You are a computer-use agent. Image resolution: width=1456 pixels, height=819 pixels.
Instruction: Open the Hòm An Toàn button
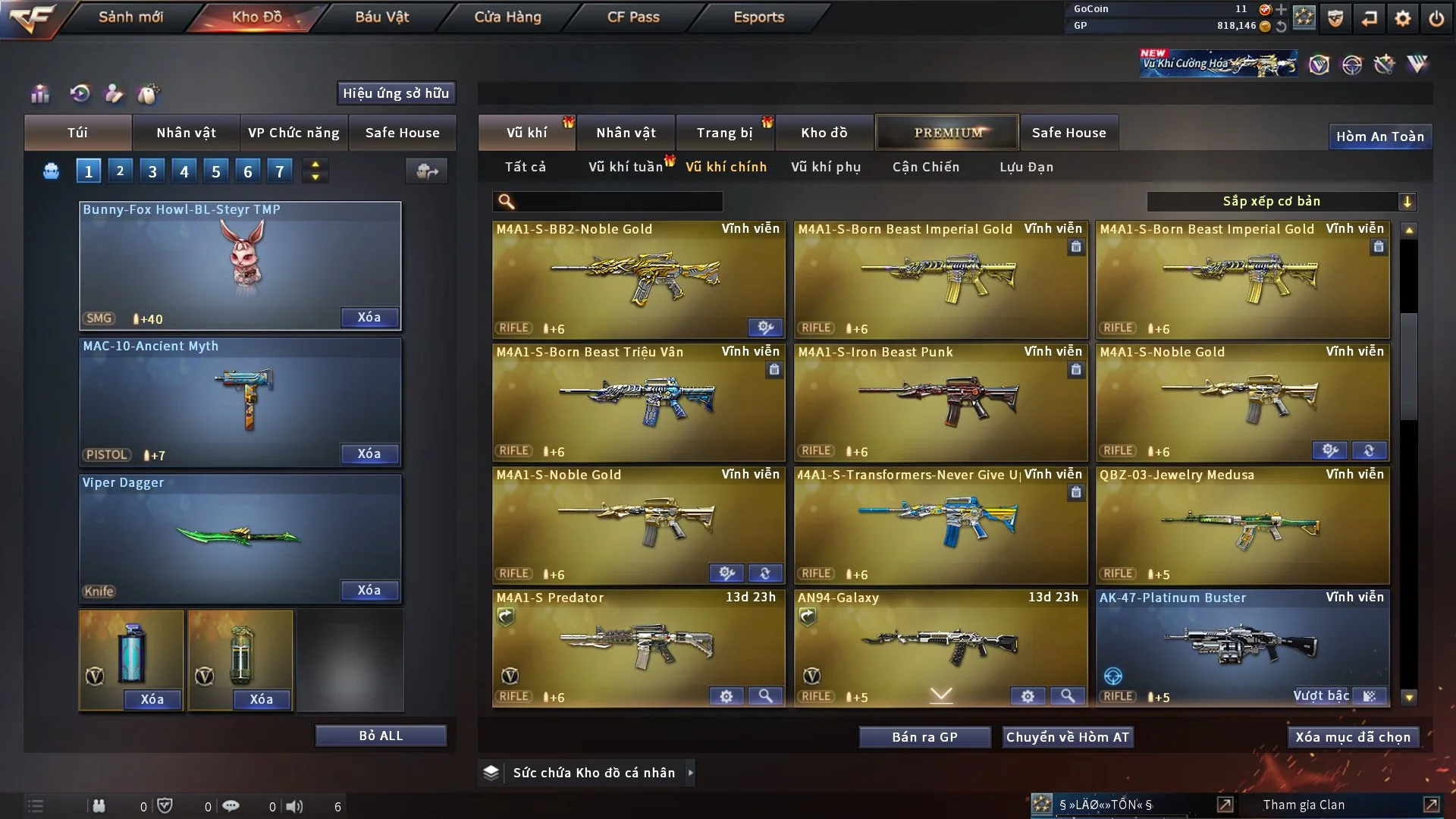click(1379, 136)
